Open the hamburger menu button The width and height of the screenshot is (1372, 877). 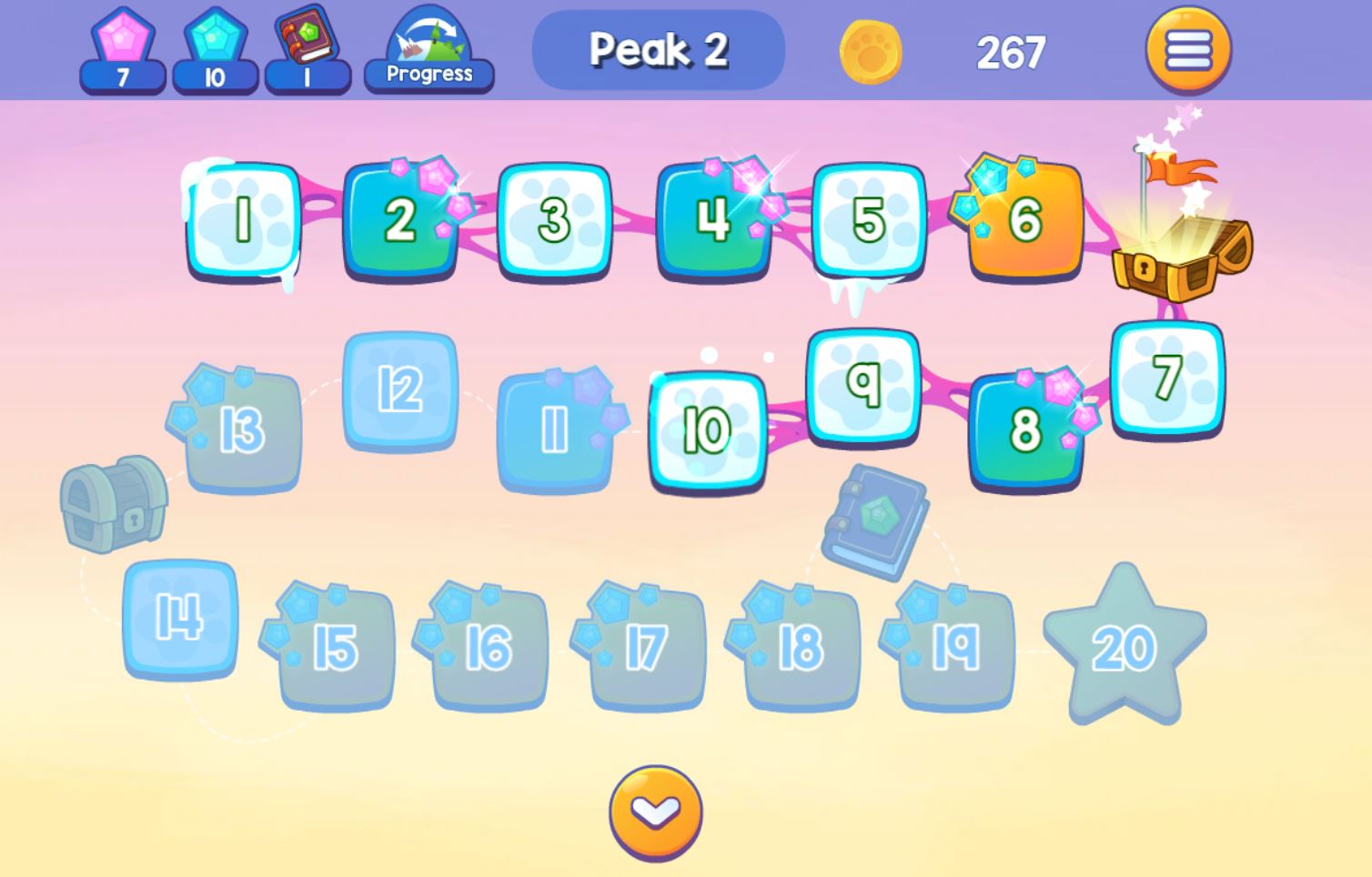1187,50
